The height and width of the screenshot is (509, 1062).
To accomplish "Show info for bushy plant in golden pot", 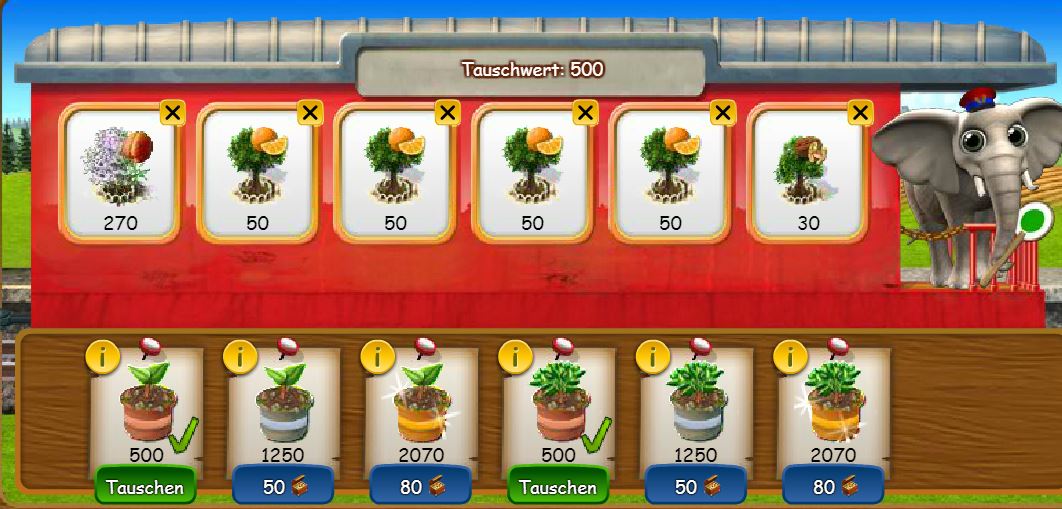I will tap(790, 355).
